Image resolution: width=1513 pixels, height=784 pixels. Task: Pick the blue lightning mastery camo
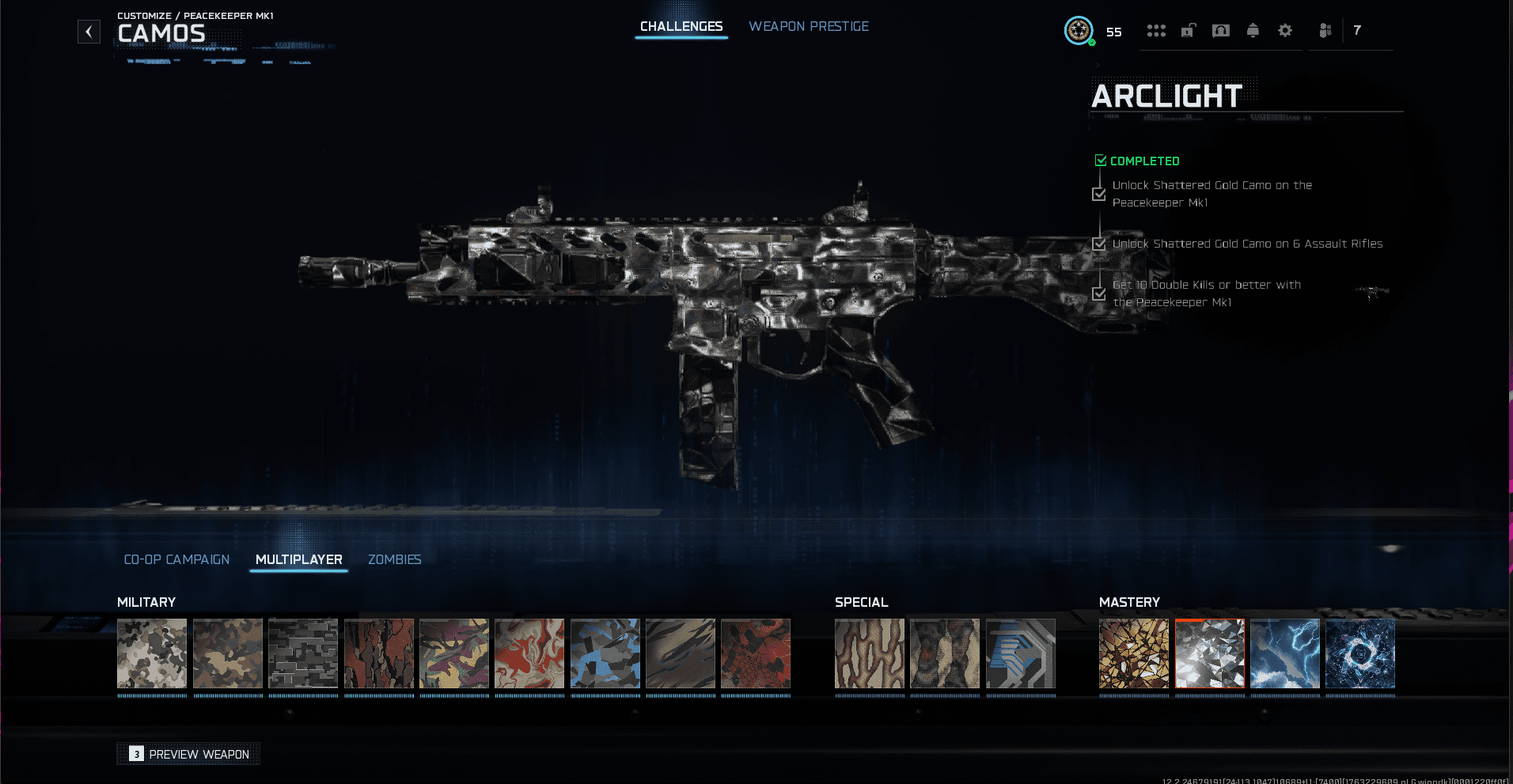tap(1284, 653)
